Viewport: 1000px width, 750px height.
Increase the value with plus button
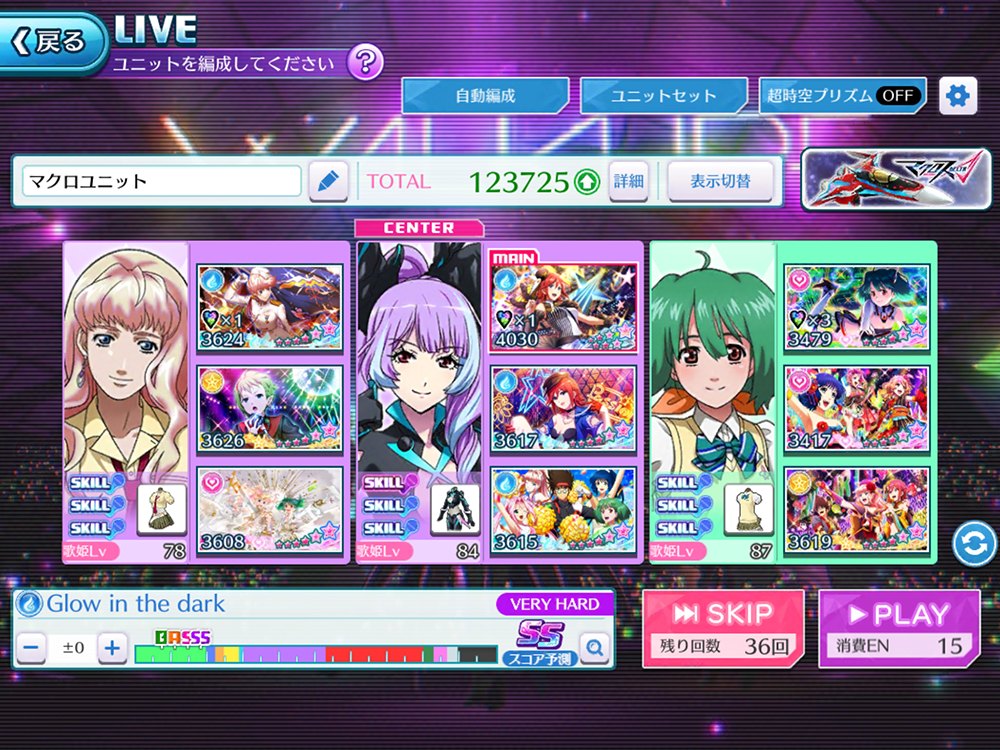tap(112, 648)
